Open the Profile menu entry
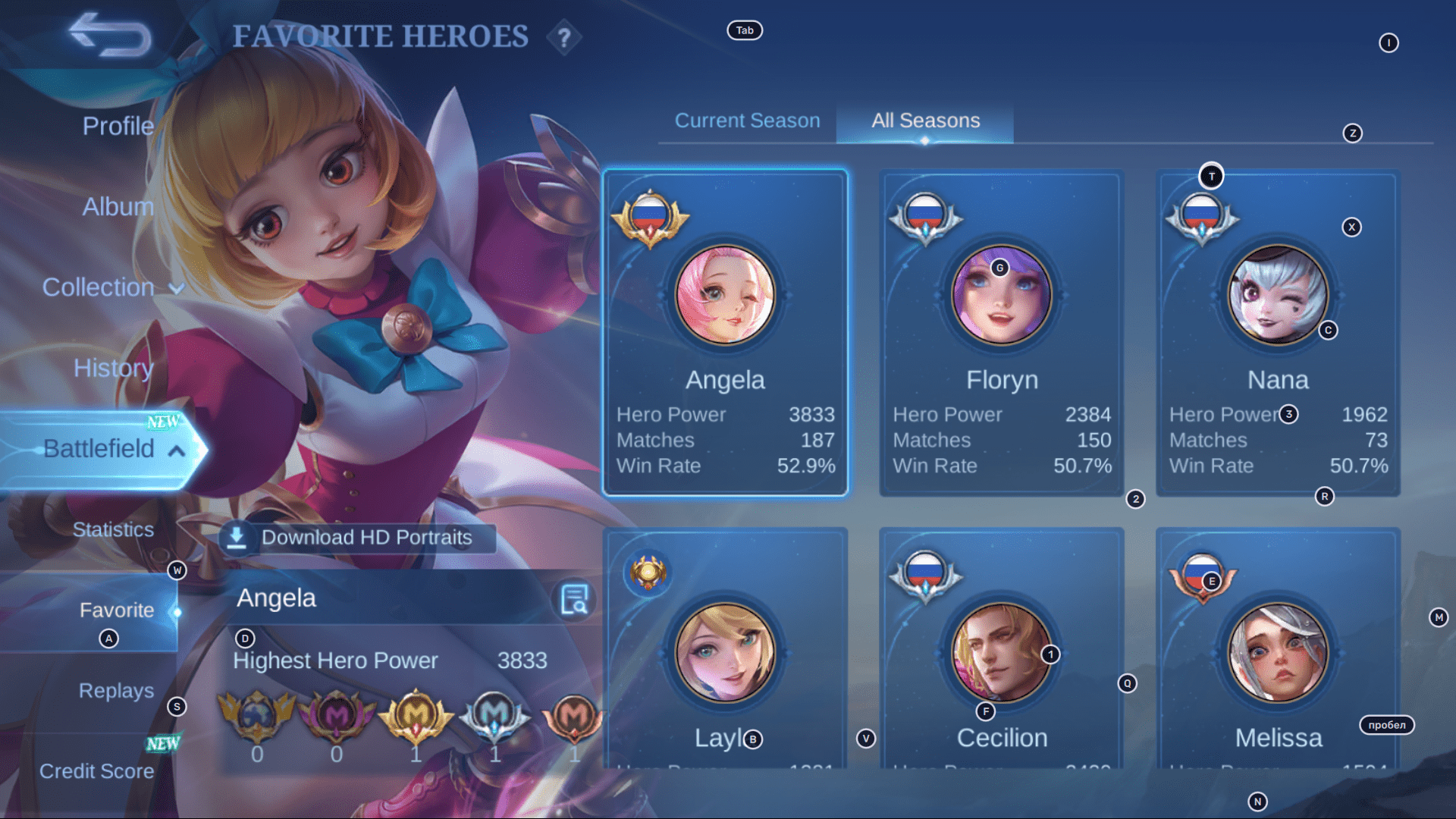The image size is (1456, 819). point(118,126)
